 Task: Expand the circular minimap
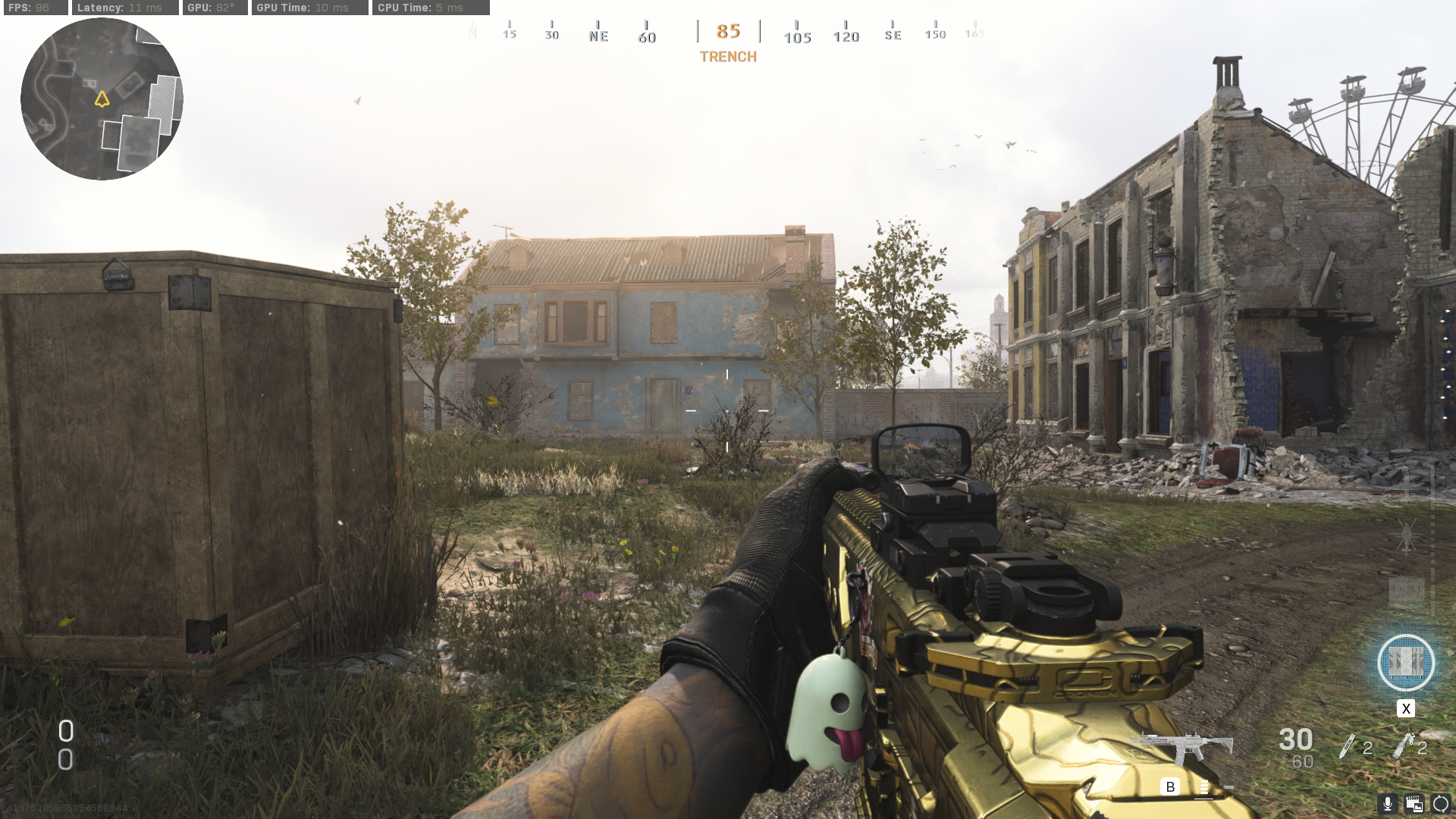pyautogui.click(x=101, y=101)
